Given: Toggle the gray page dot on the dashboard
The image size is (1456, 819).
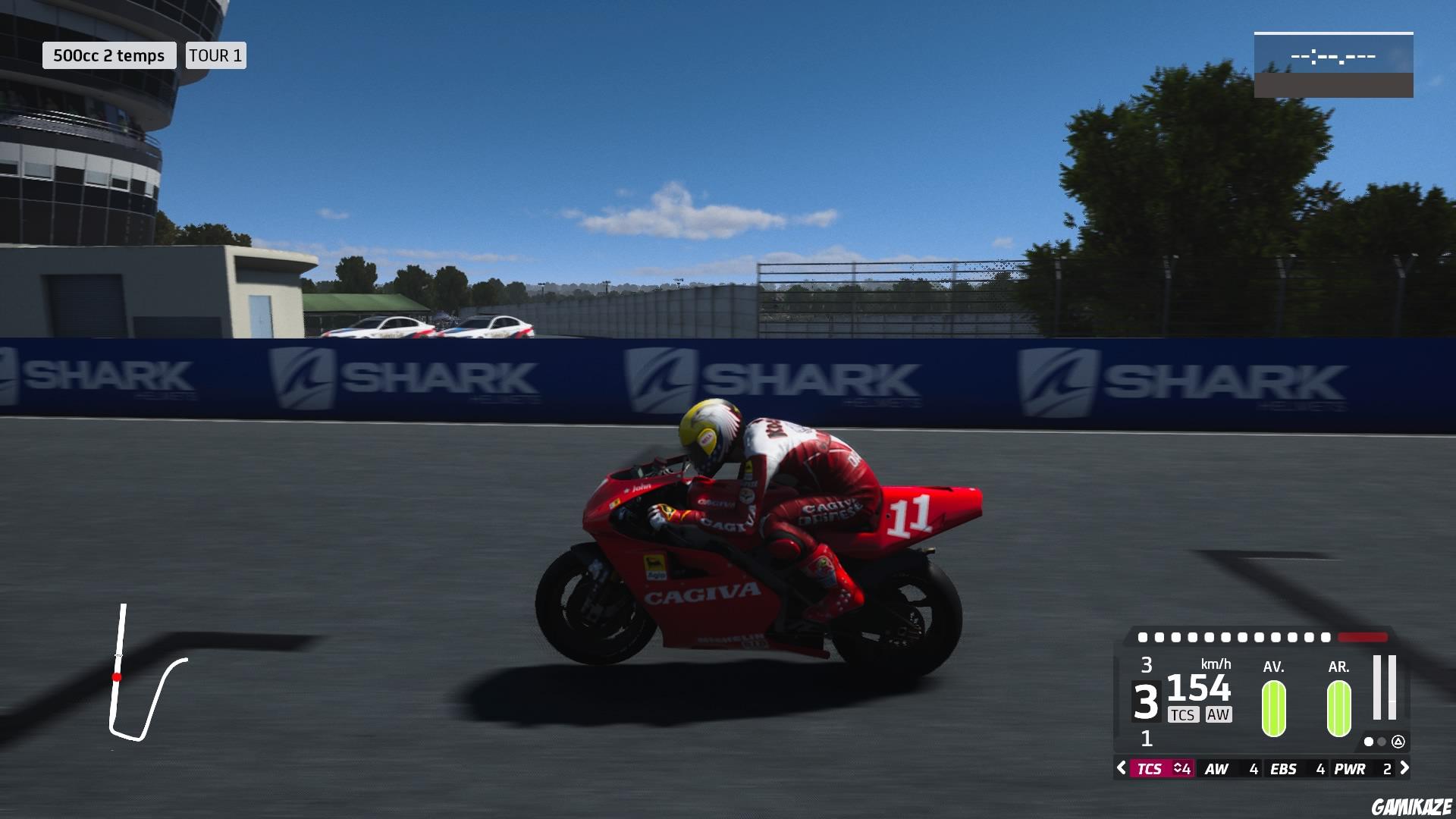Looking at the screenshot, I should point(1381,742).
